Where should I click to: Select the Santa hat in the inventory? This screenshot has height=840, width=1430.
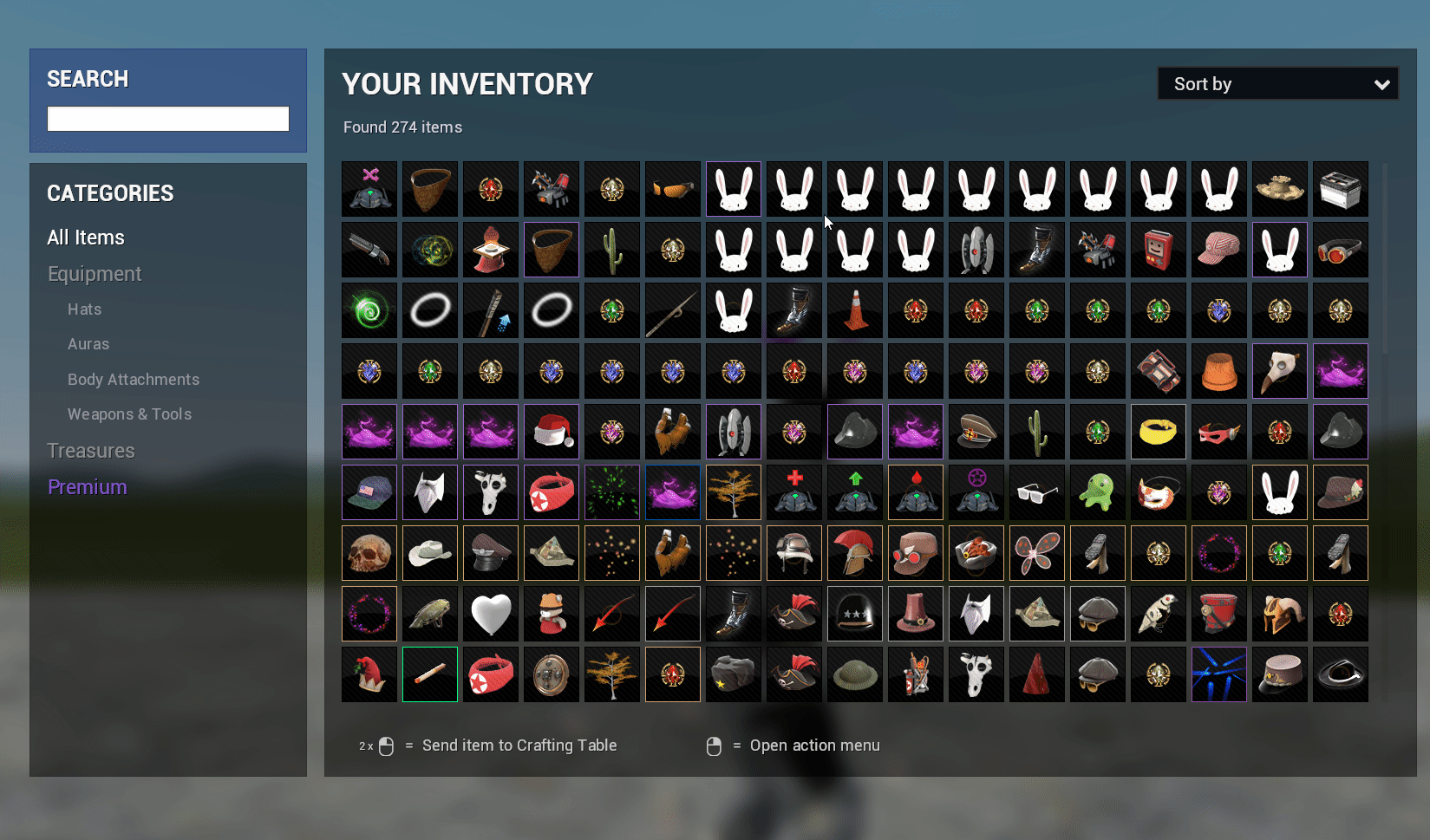551,432
